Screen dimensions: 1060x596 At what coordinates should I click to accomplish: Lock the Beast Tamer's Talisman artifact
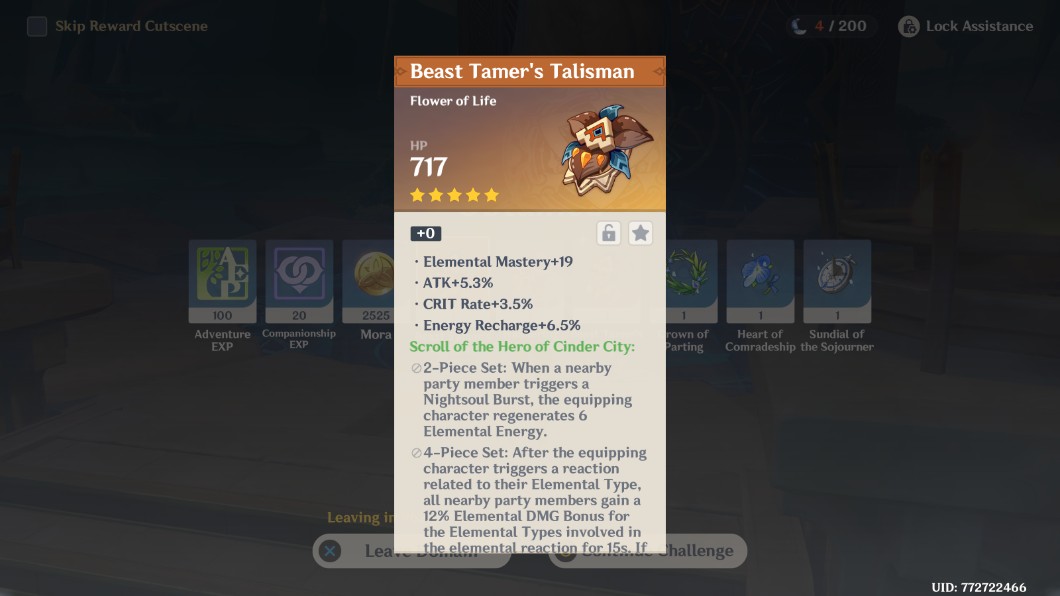608,233
